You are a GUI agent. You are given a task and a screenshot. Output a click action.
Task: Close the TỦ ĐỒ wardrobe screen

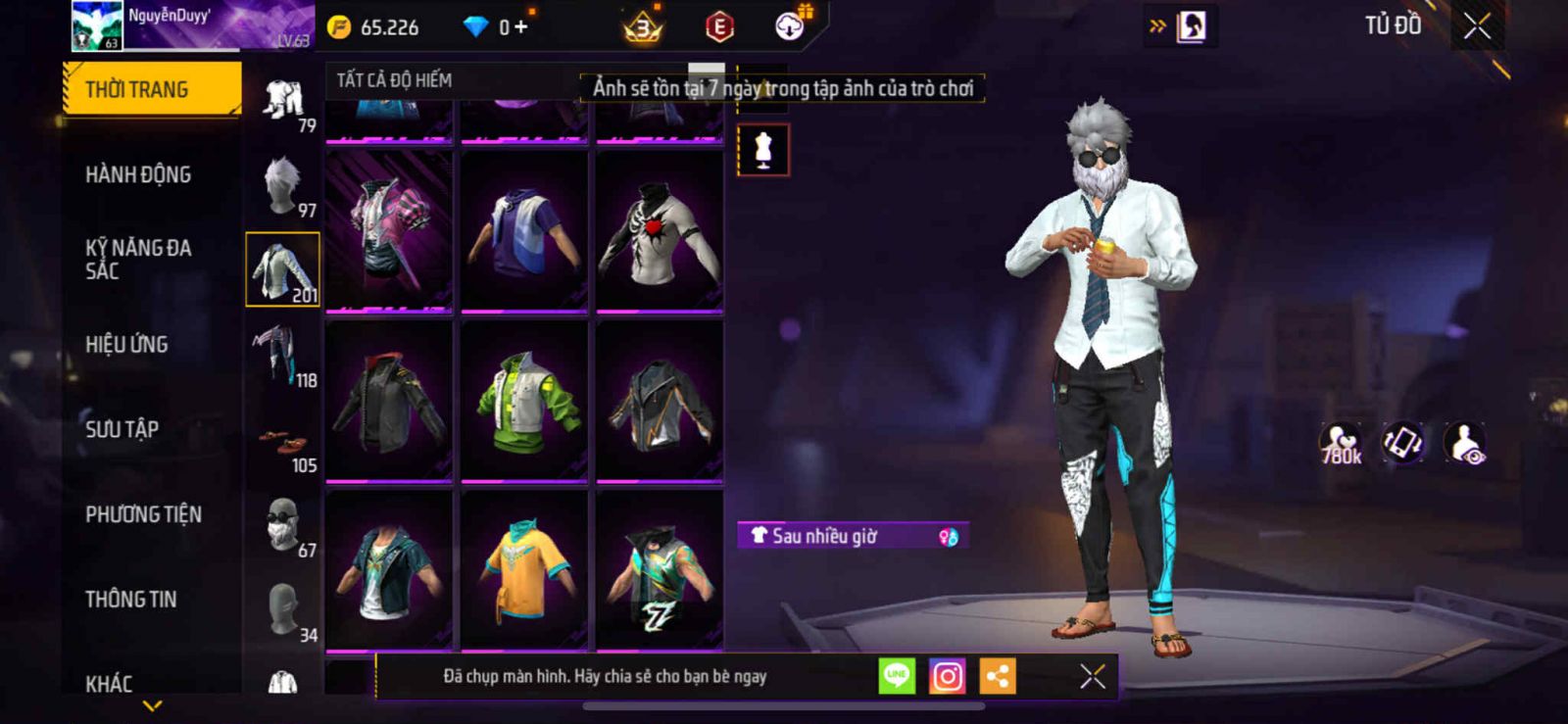(1477, 26)
